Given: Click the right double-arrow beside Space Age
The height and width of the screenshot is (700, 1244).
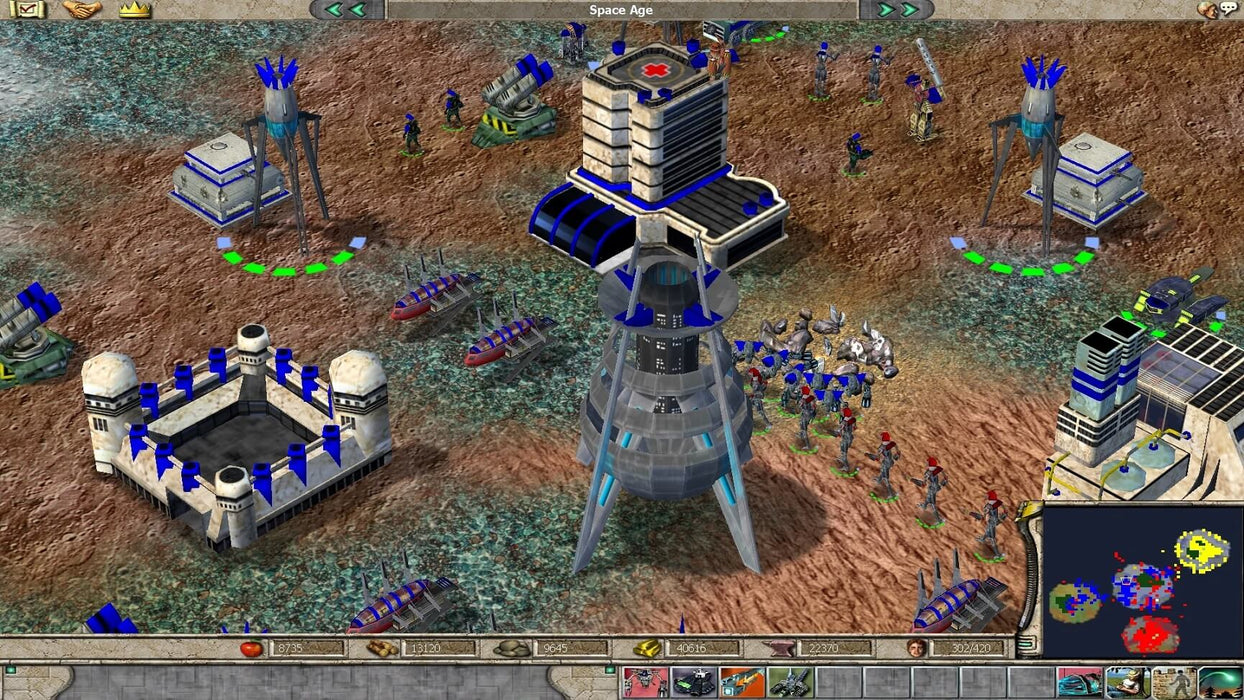Looking at the screenshot, I should (x=897, y=10).
